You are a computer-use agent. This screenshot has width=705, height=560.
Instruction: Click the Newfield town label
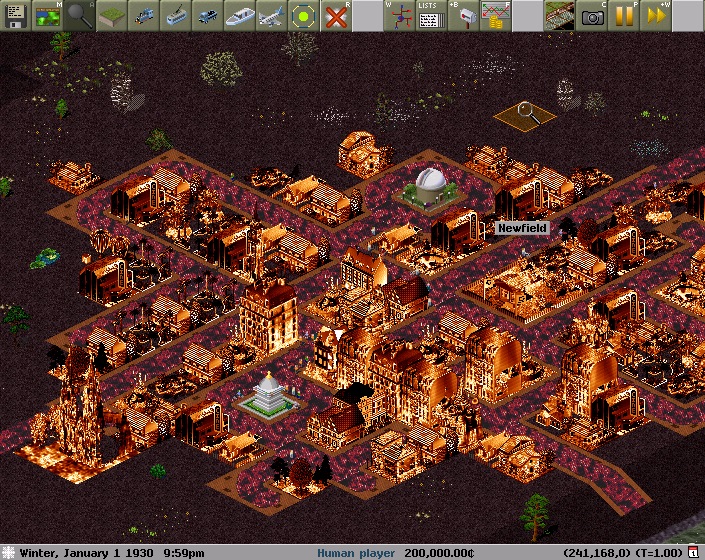(x=523, y=228)
